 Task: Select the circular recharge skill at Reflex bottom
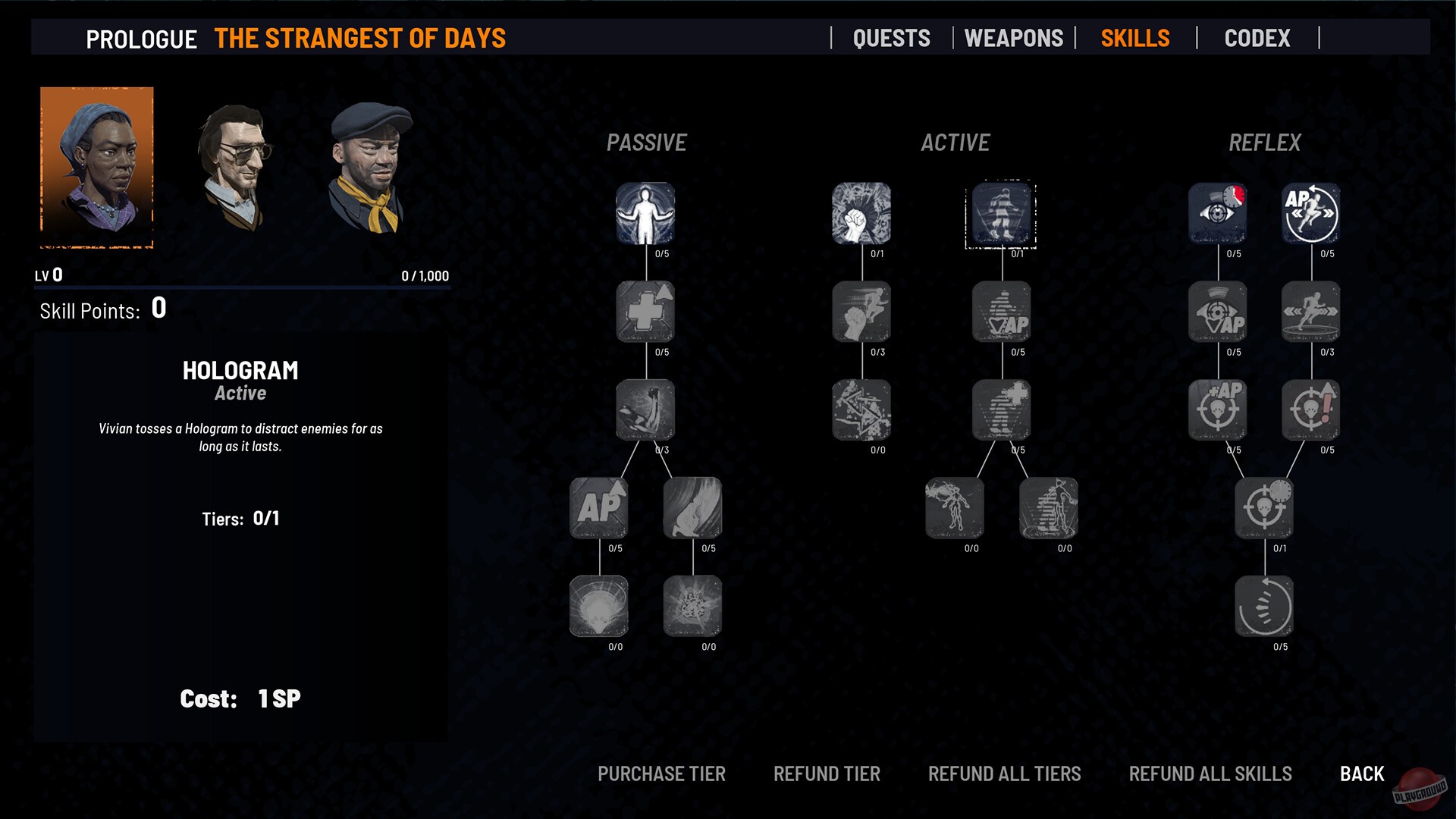click(1264, 607)
